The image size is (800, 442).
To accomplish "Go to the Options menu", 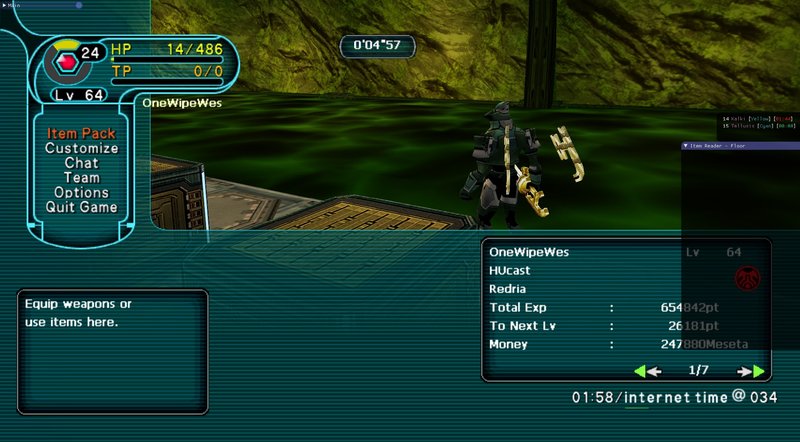I will [81, 193].
